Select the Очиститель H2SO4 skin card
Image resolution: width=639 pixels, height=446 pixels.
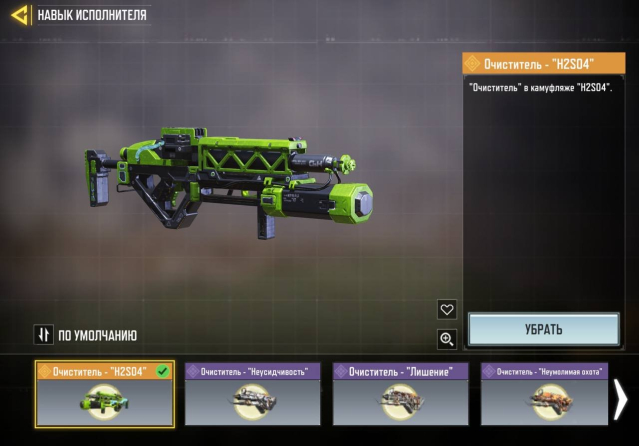(104, 394)
